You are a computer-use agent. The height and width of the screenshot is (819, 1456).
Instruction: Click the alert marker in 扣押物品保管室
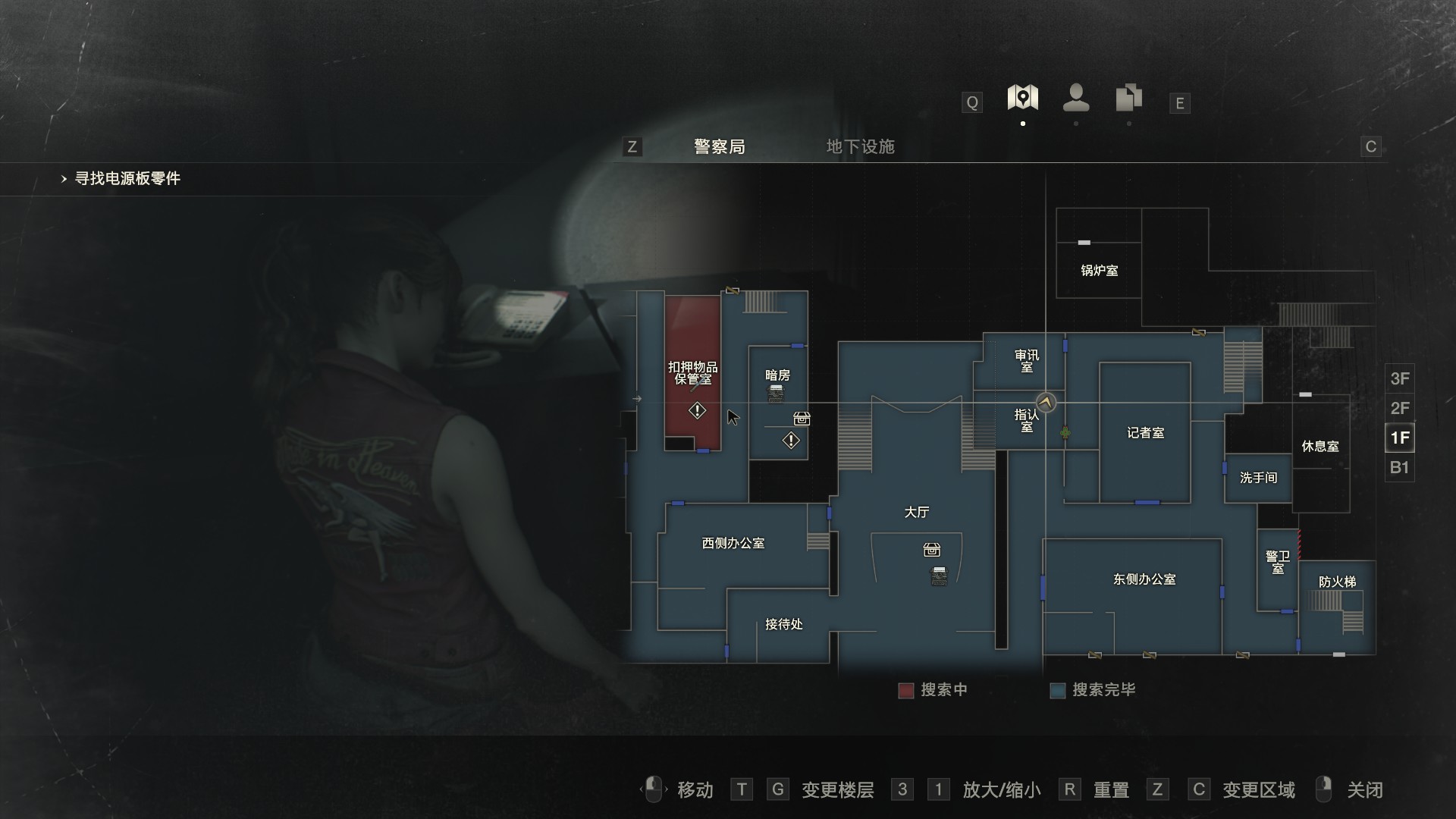pos(697,411)
